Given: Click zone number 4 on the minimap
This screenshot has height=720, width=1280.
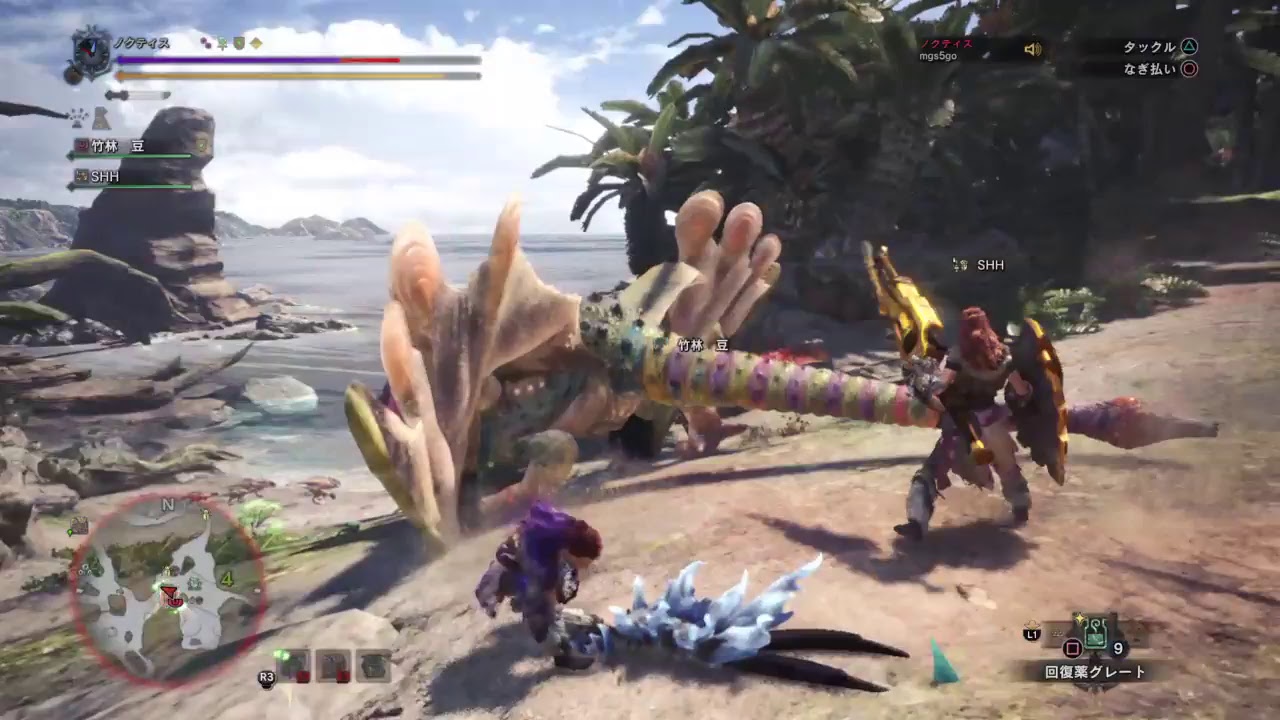Looking at the screenshot, I should pyautogui.click(x=226, y=578).
